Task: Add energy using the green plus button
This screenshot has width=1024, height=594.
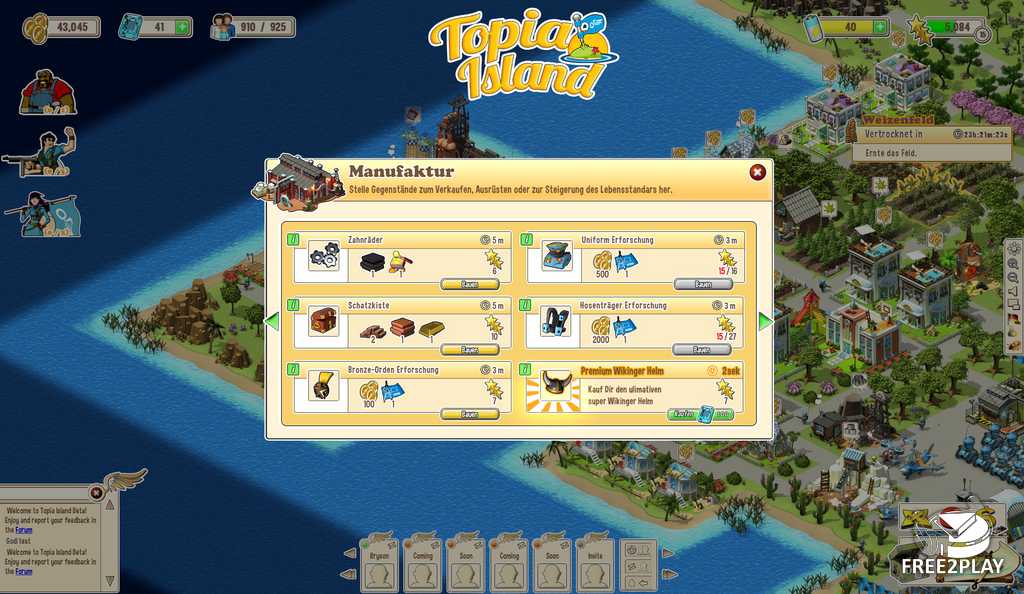Action: 879,27
